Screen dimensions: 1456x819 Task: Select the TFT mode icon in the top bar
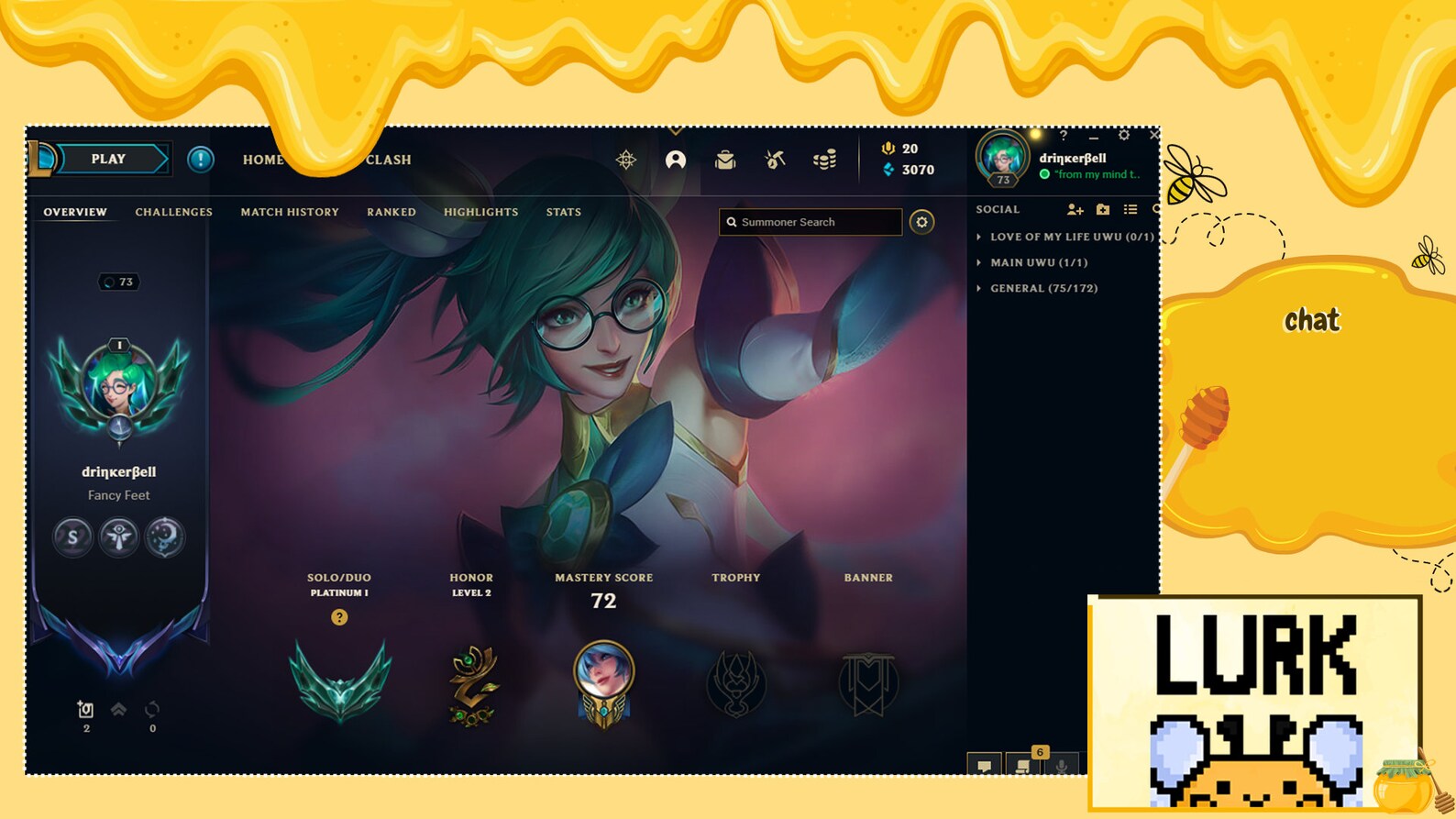[x=626, y=159]
